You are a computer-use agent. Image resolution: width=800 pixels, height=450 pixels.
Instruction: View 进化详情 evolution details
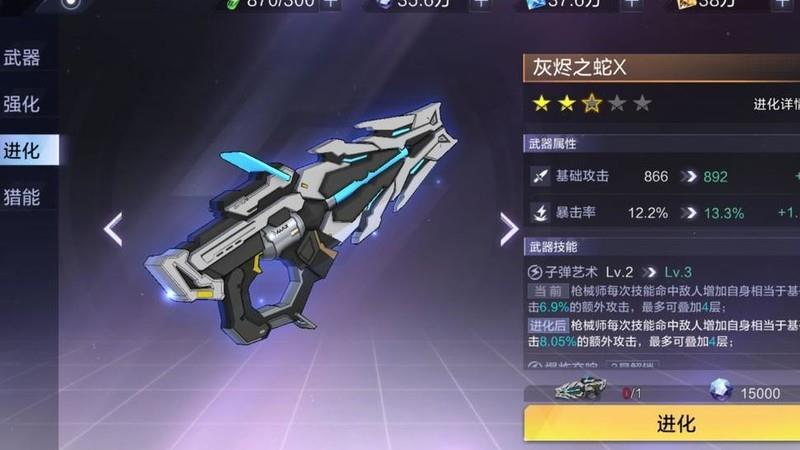pyautogui.click(x=776, y=103)
